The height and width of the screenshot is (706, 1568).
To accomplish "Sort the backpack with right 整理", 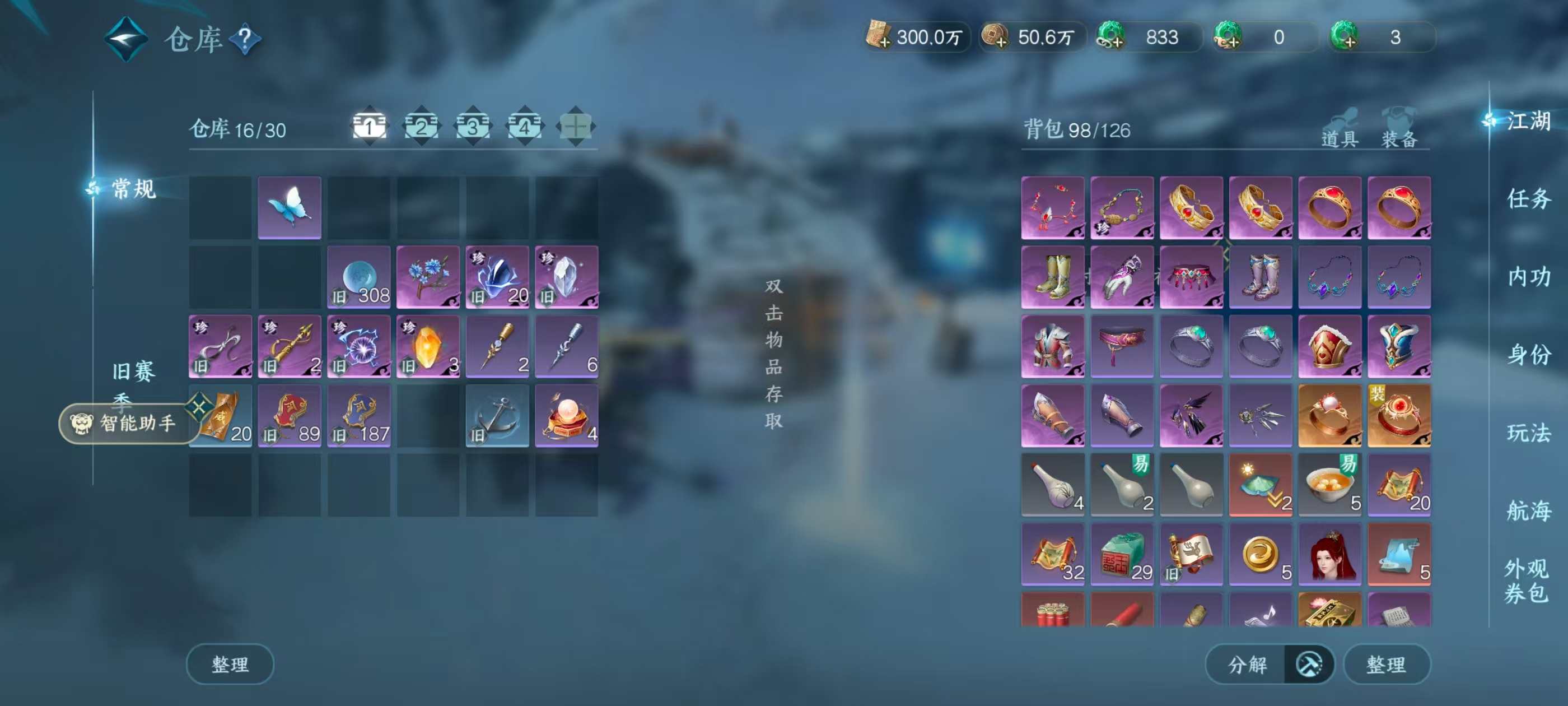I will 1386,663.
